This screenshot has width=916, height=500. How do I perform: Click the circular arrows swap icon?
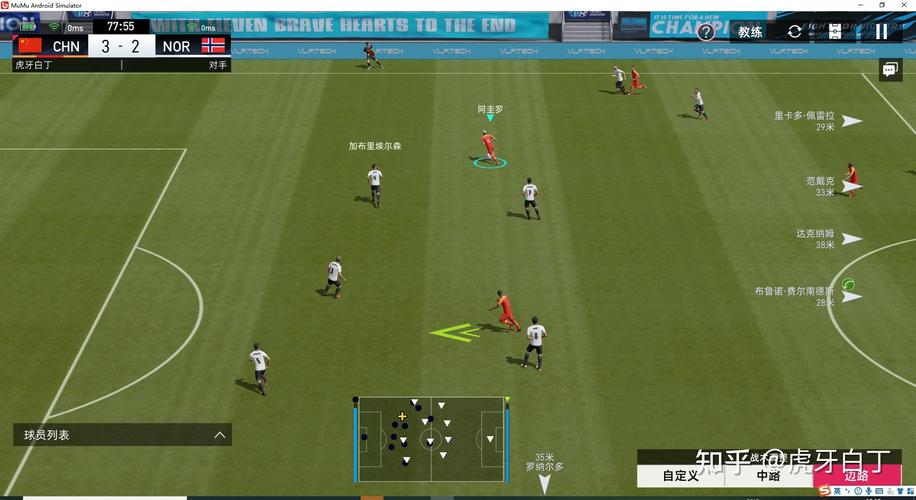point(795,31)
